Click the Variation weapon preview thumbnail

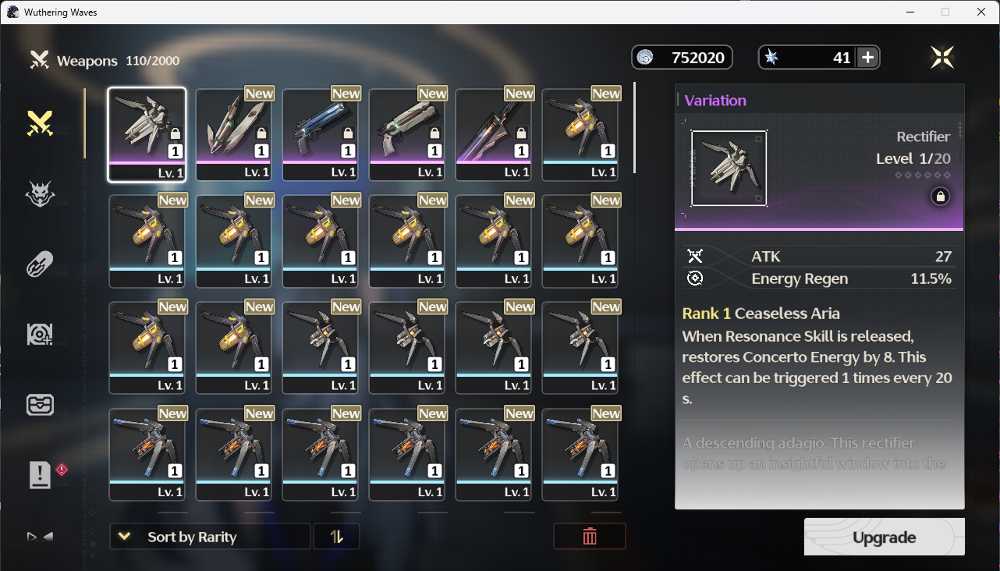729,168
